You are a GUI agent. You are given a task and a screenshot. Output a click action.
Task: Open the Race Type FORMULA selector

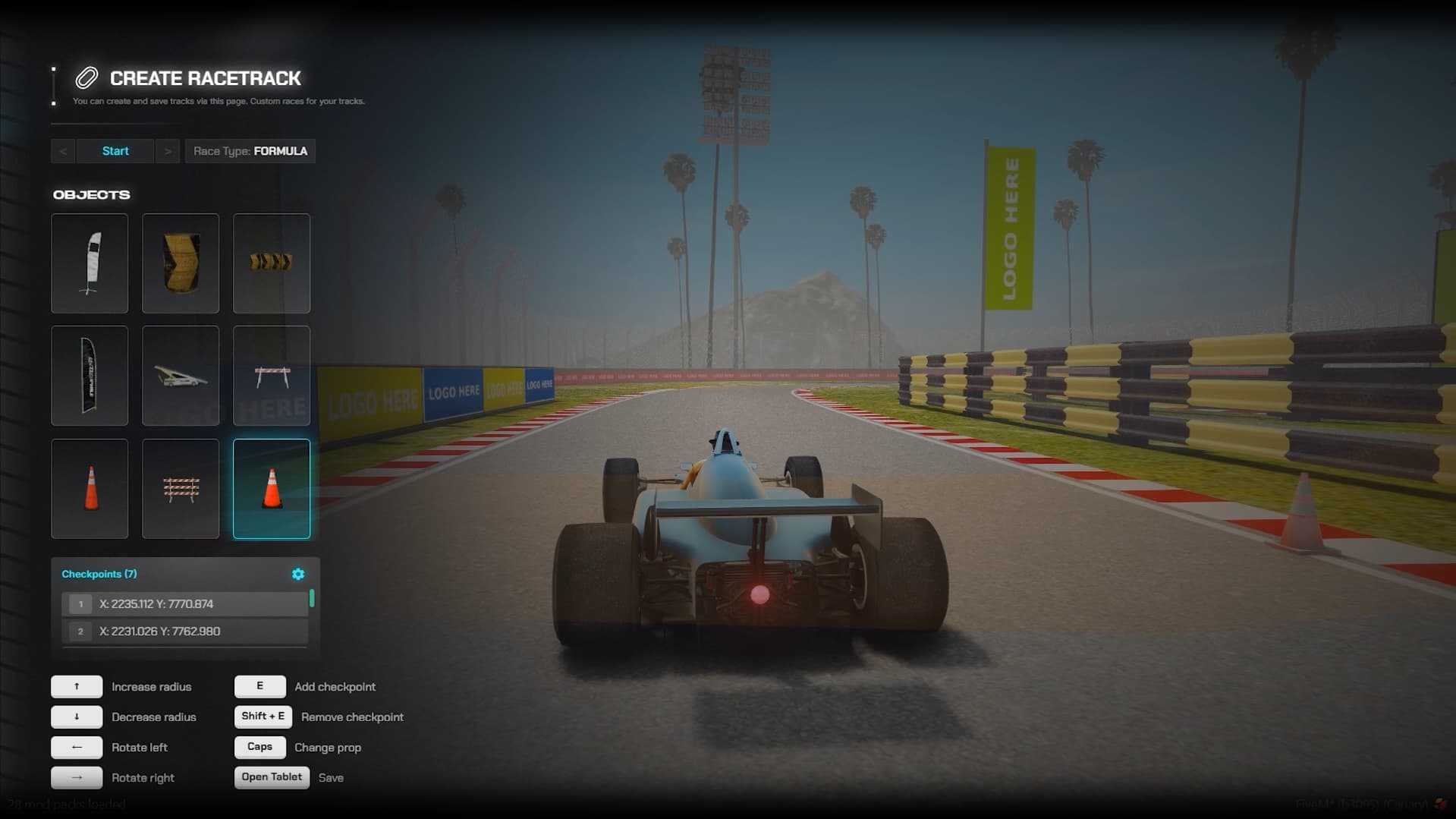click(250, 150)
